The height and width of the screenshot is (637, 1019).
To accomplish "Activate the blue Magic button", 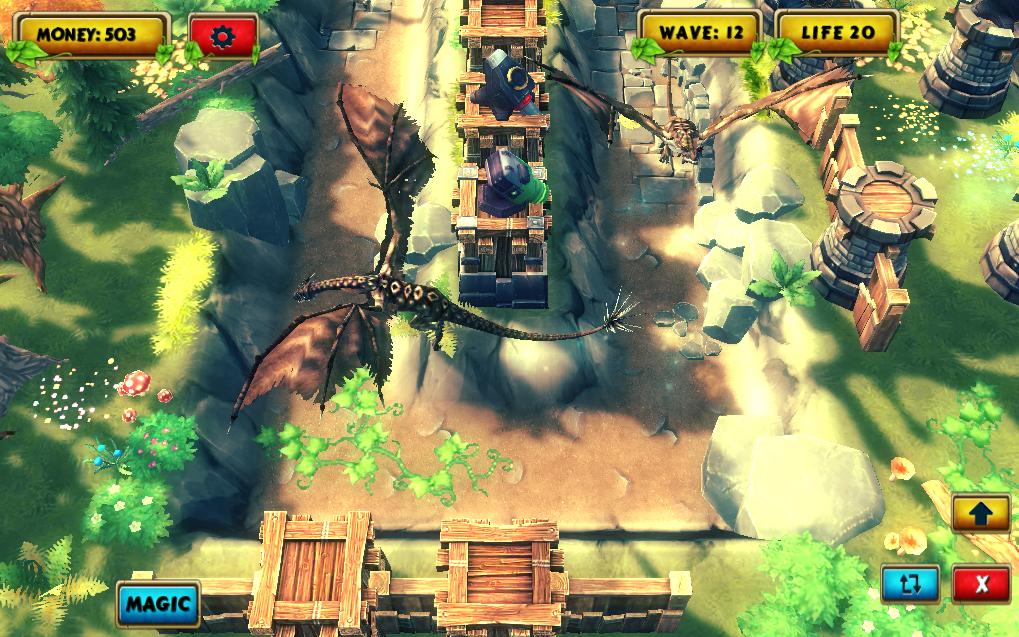I will [x=158, y=603].
